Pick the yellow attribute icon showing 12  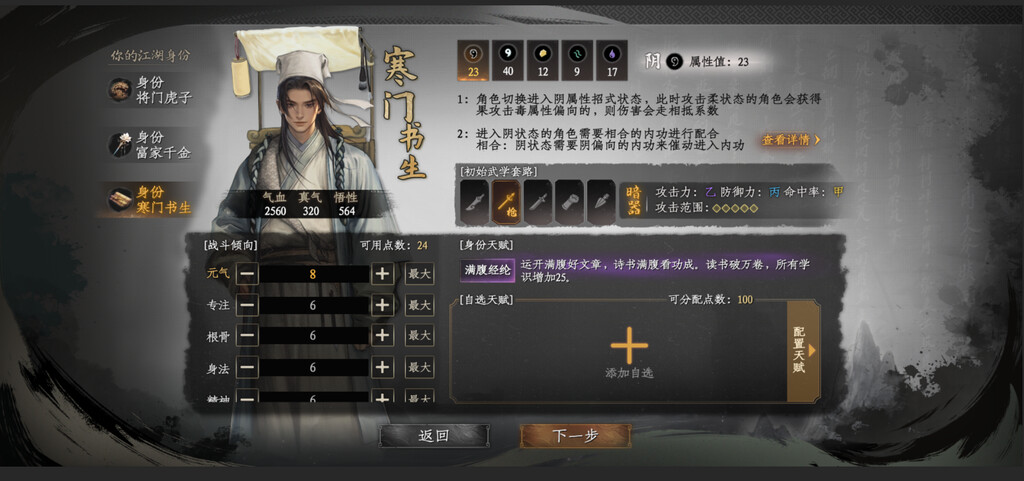543,60
